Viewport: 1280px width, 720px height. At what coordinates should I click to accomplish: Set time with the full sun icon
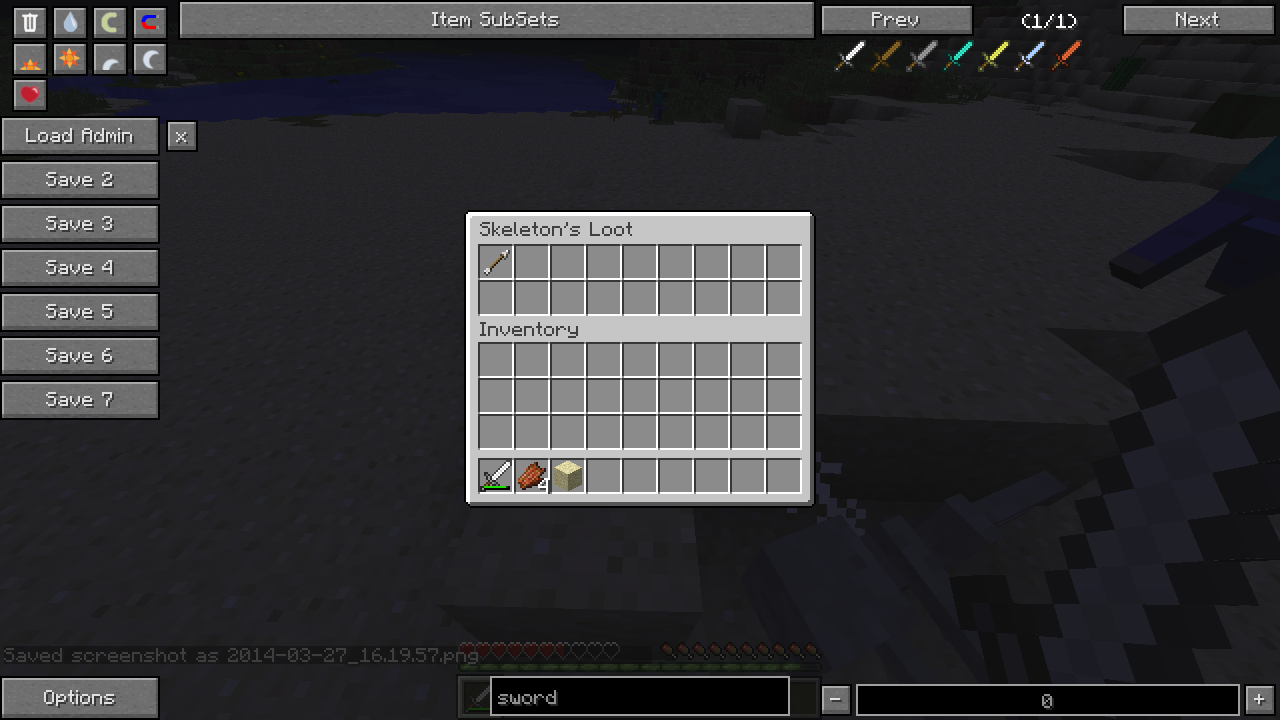70,60
